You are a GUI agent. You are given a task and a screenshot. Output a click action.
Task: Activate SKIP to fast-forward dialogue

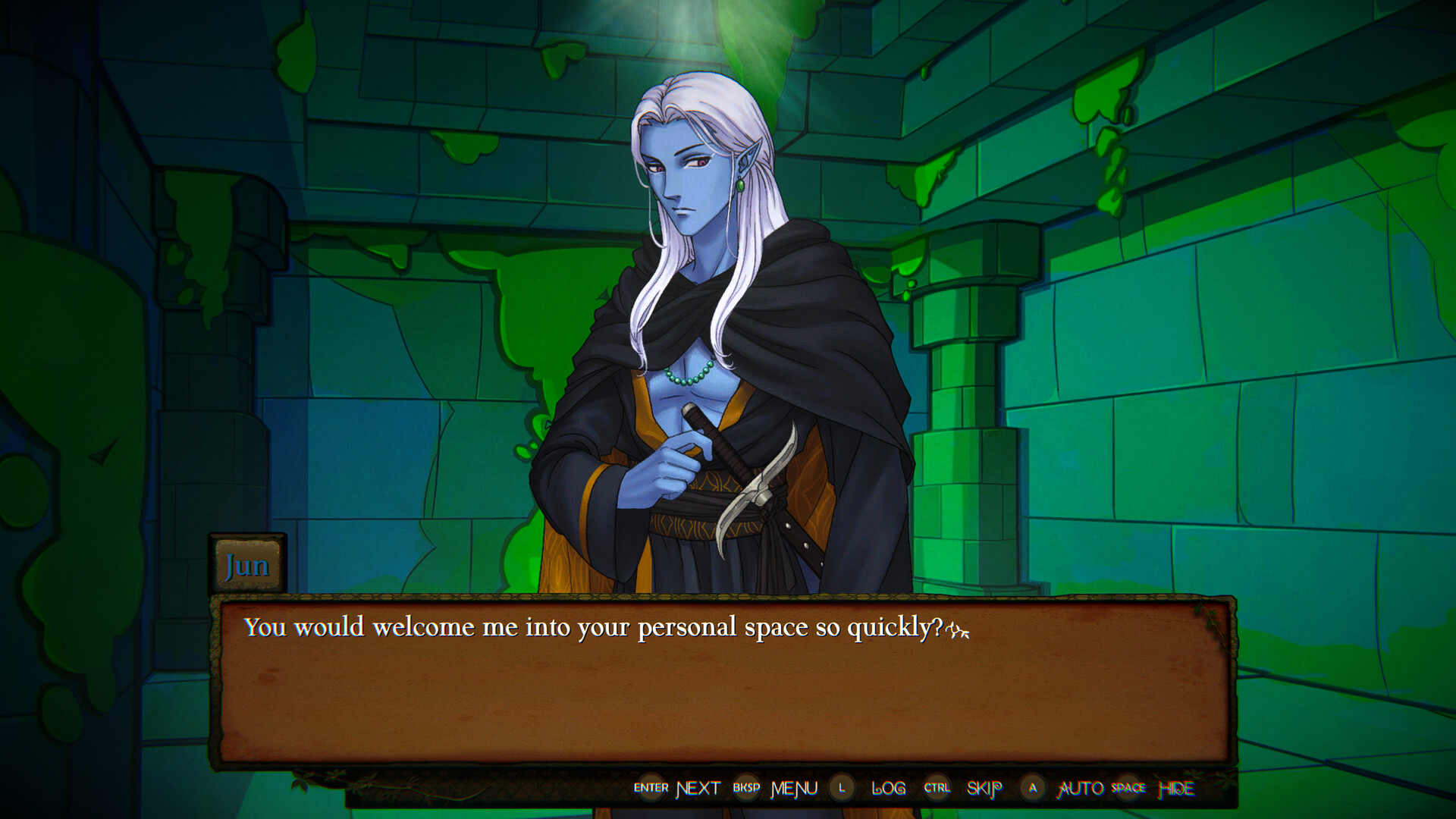coord(984,789)
